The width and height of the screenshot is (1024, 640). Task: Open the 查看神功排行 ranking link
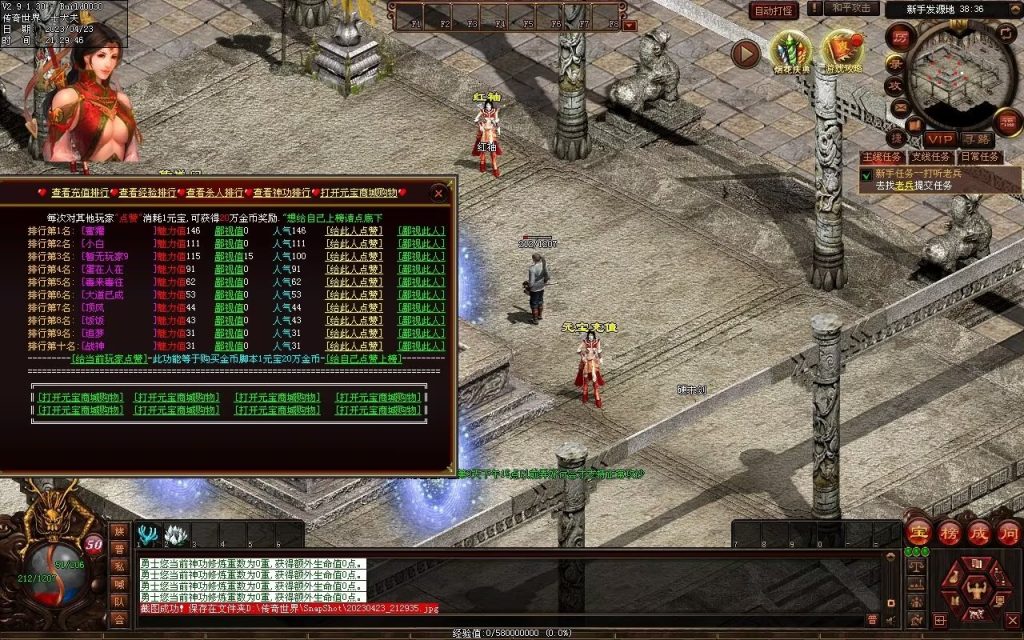coord(283,193)
